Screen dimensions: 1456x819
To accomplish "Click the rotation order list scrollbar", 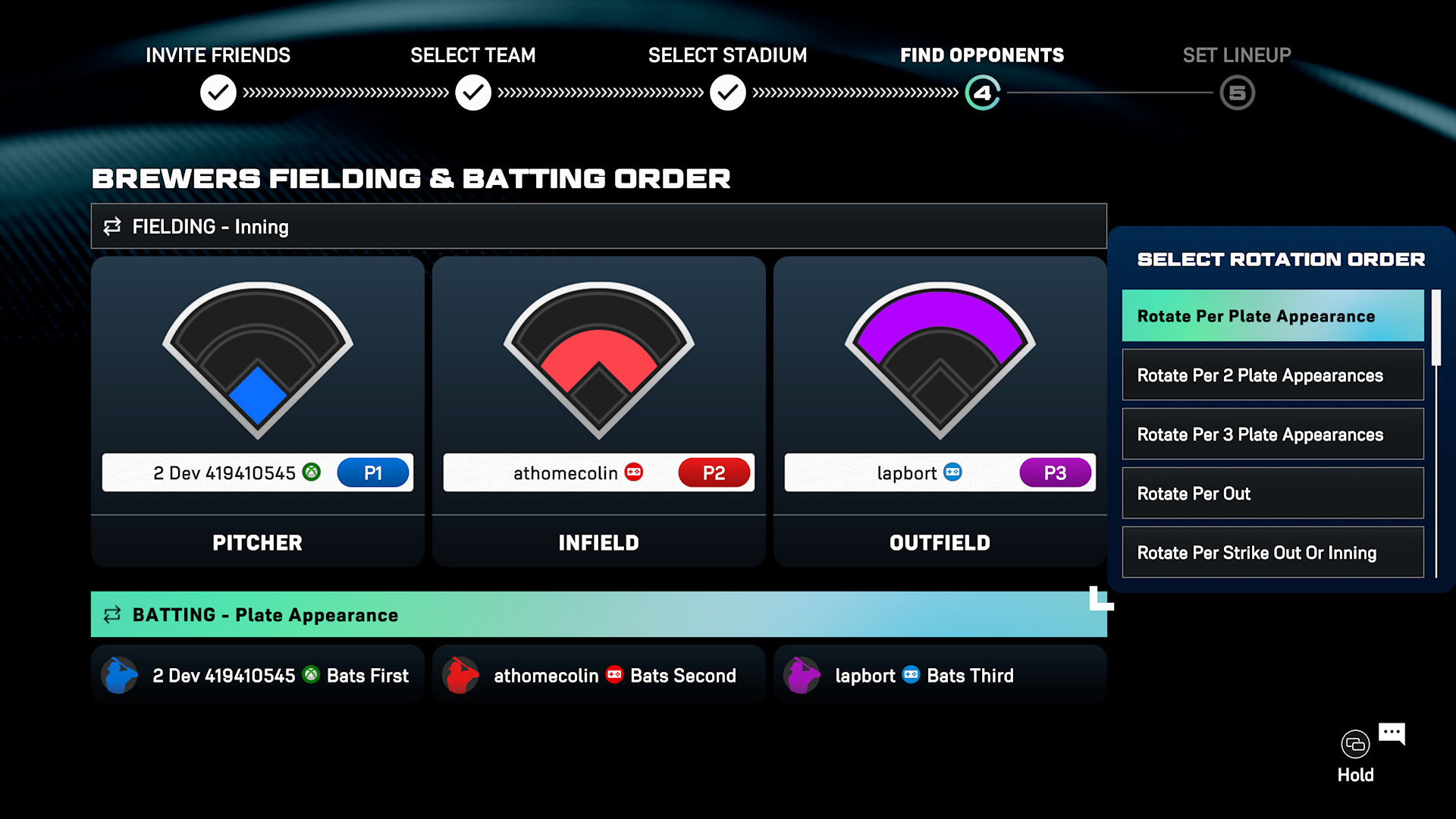I will click(1436, 328).
